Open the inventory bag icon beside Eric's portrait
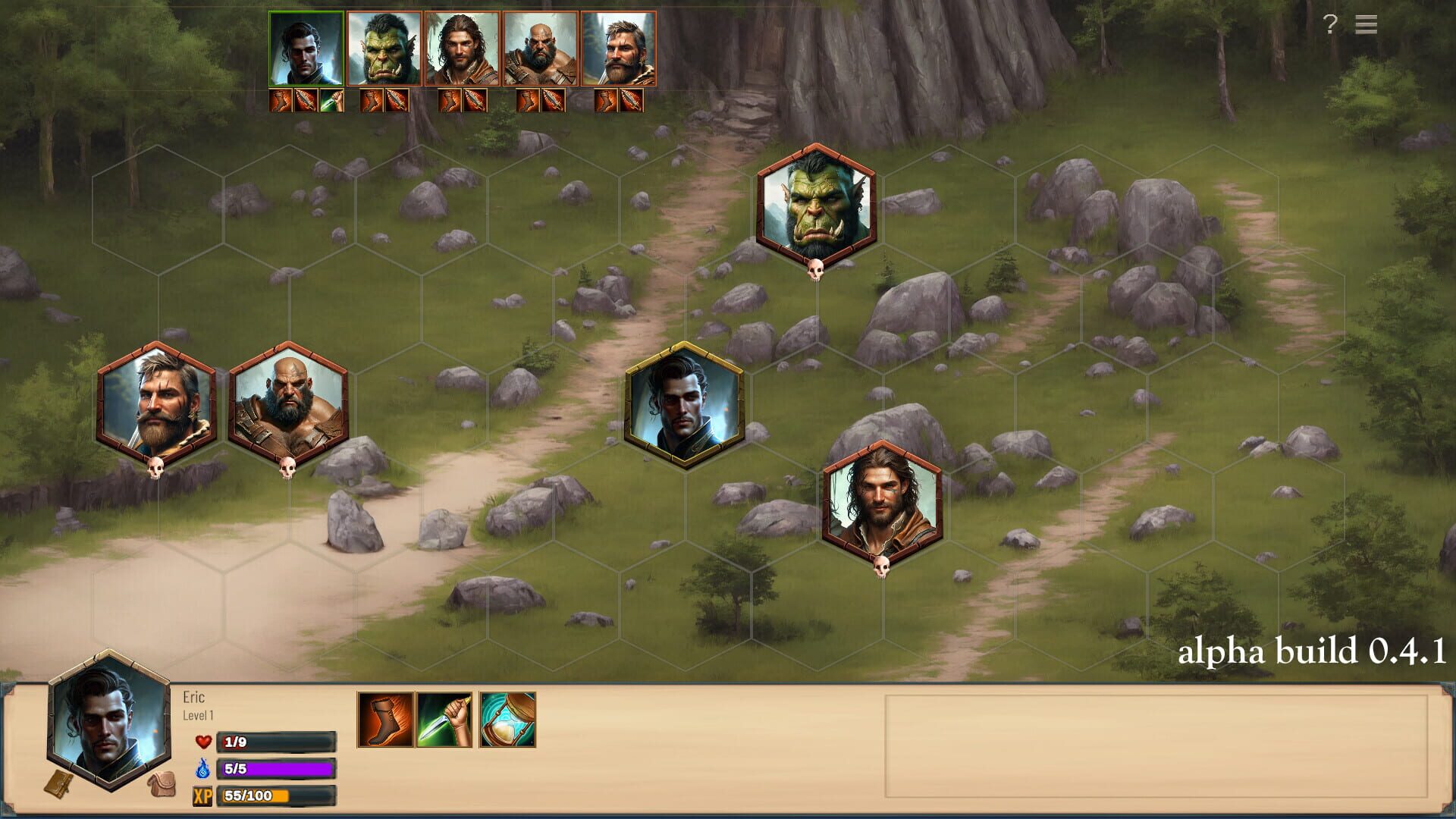Screen dimensions: 1456x819 (161, 785)
